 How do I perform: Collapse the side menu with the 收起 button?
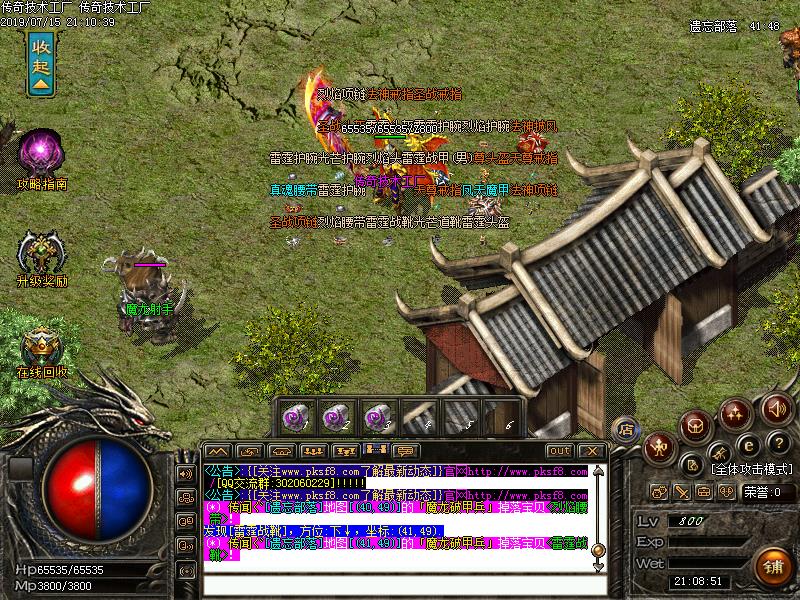coord(41,64)
